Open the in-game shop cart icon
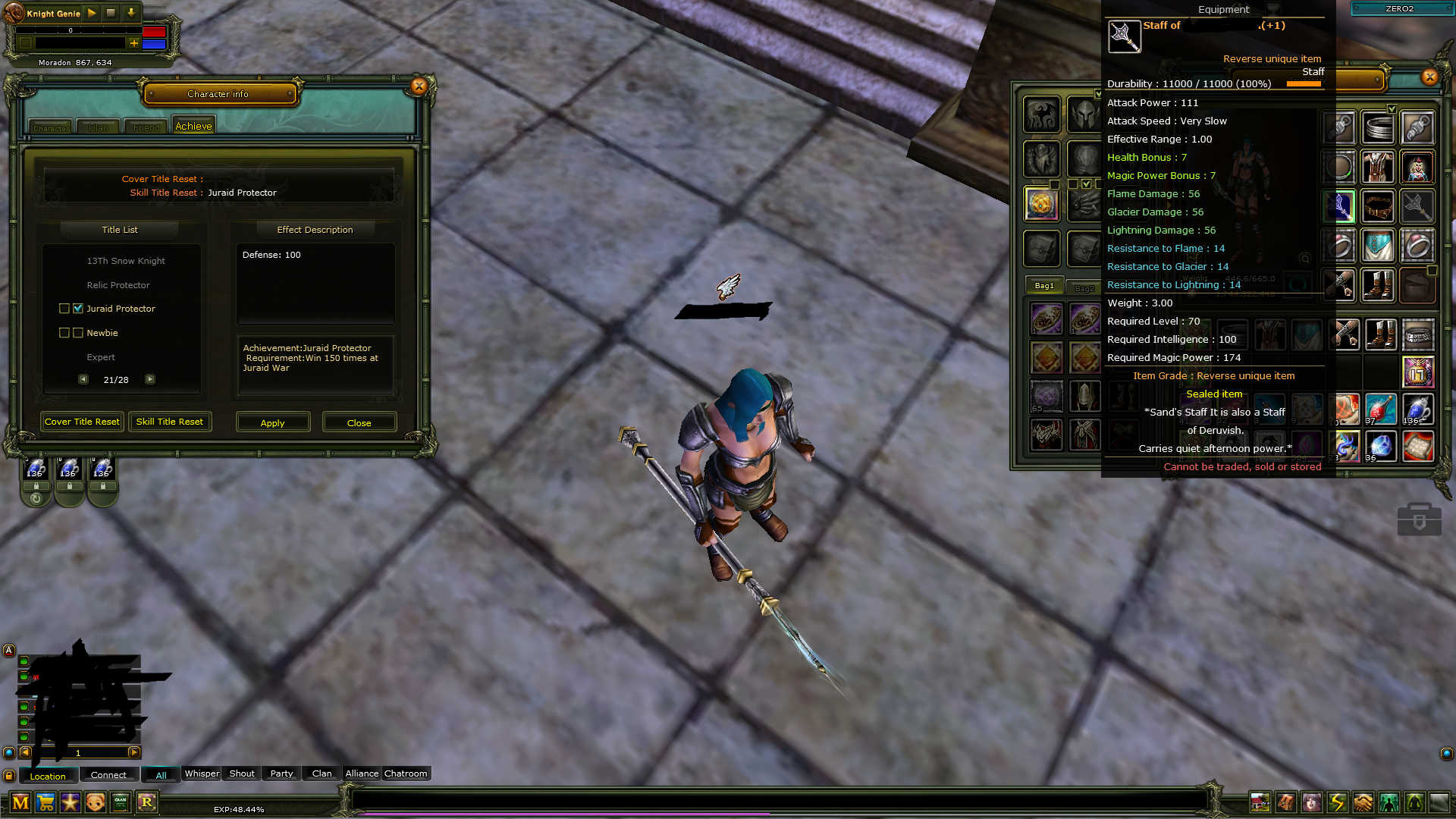Viewport: 1456px width, 819px height. point(46,802)
